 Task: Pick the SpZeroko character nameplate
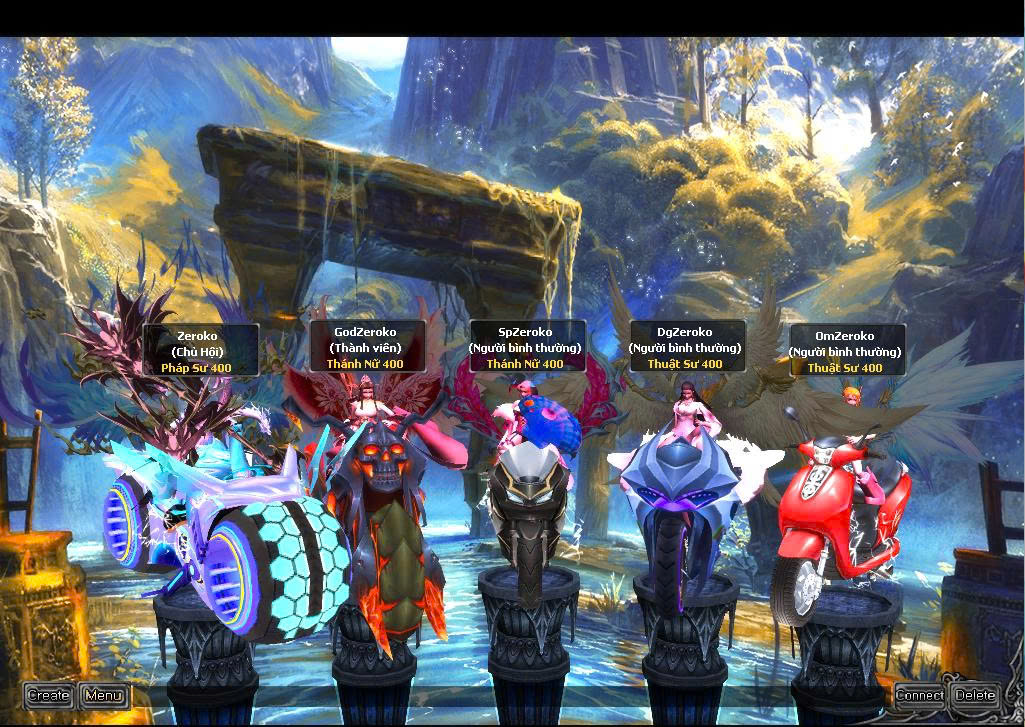coord(525,347)
